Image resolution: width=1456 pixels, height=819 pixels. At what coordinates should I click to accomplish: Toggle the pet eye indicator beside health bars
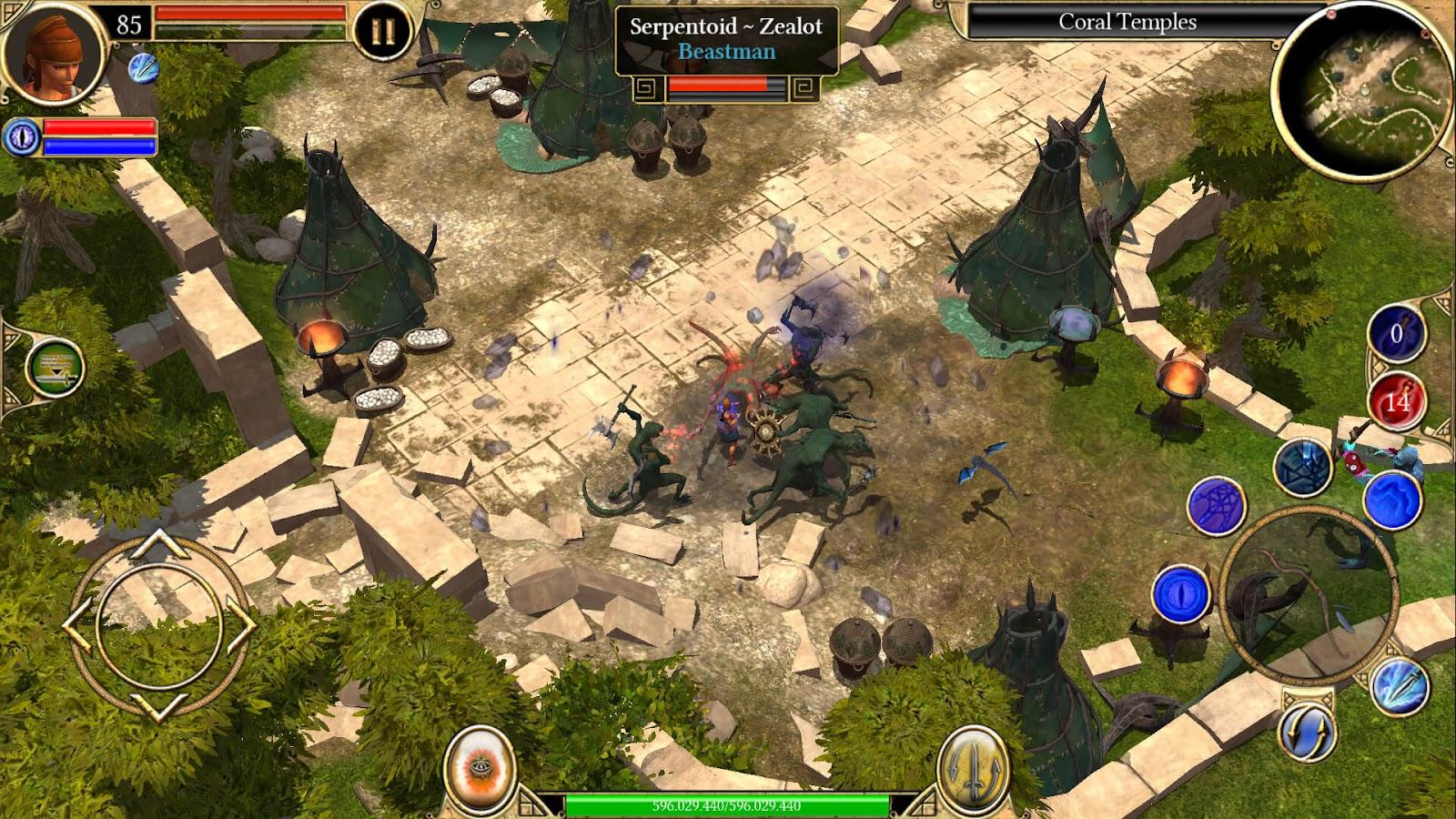[x=23, y=138]
